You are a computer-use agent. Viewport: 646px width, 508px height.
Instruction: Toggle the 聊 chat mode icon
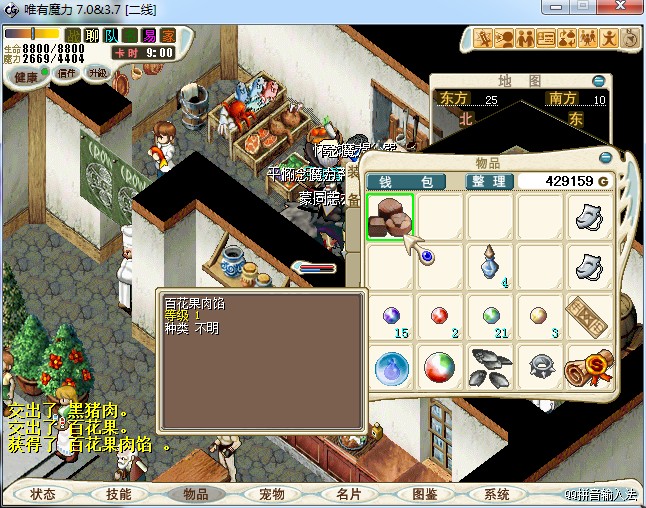(x=92, y=35)
